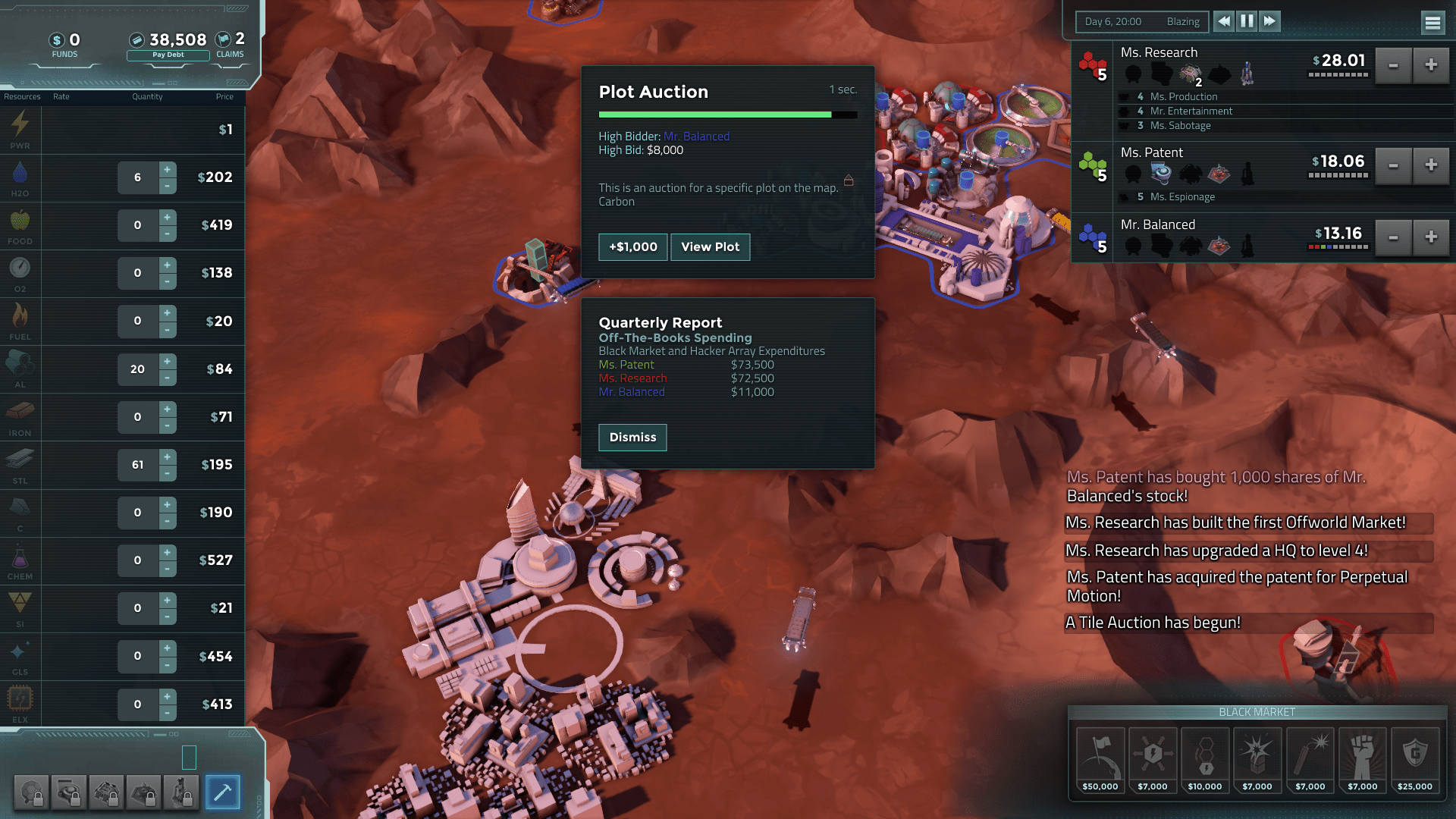Slow down game speed with the rewind button

(1224, 21)
